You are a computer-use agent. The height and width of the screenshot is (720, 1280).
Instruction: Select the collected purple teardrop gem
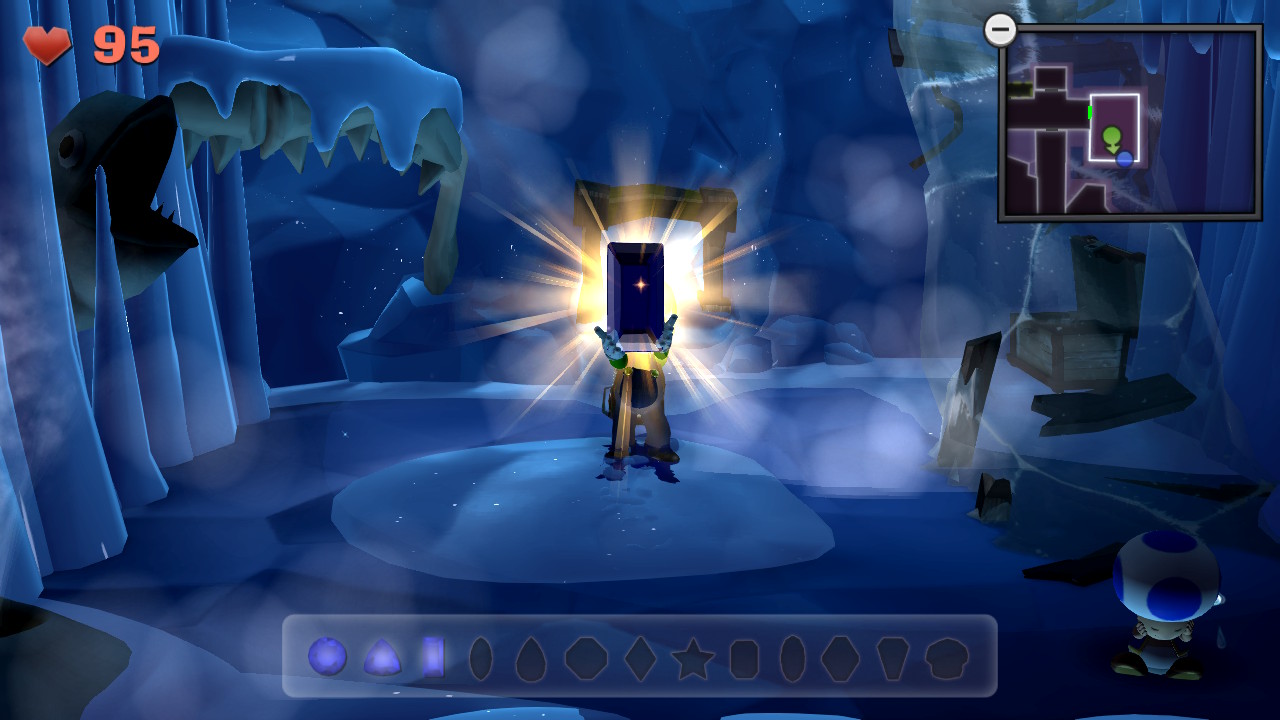click(384, 659)
